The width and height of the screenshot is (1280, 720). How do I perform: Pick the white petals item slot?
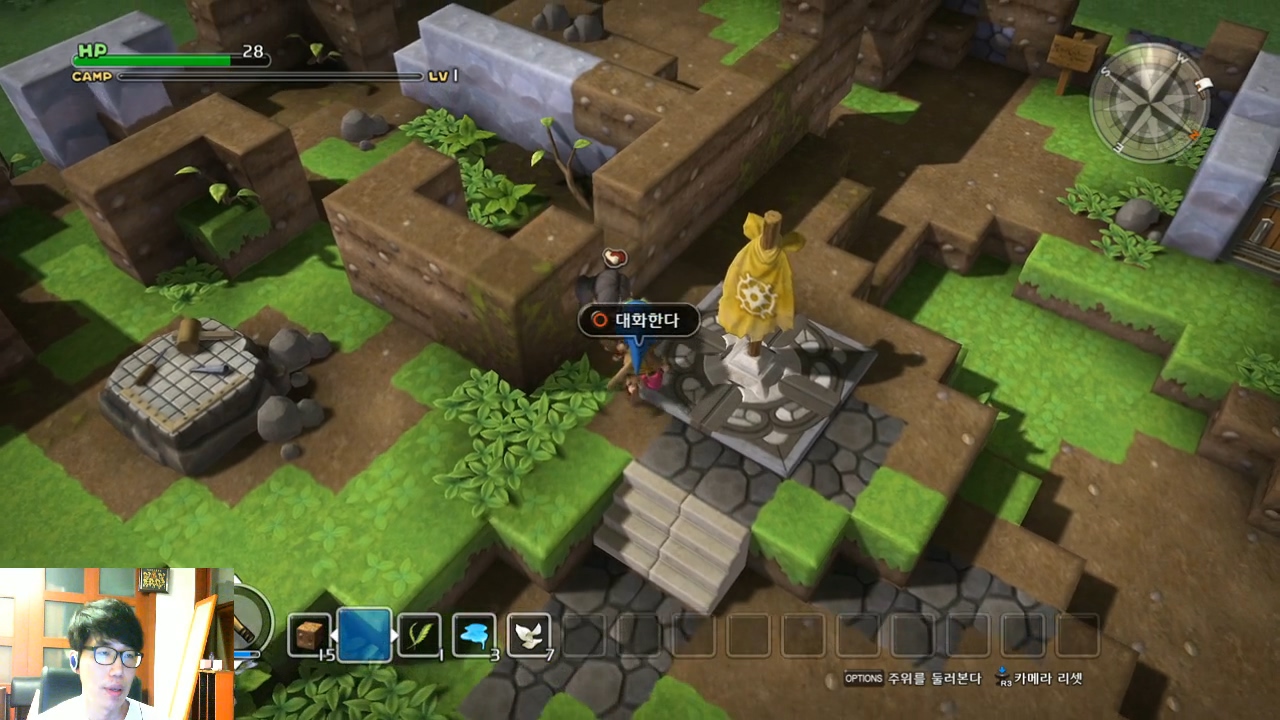click(529, 635)
